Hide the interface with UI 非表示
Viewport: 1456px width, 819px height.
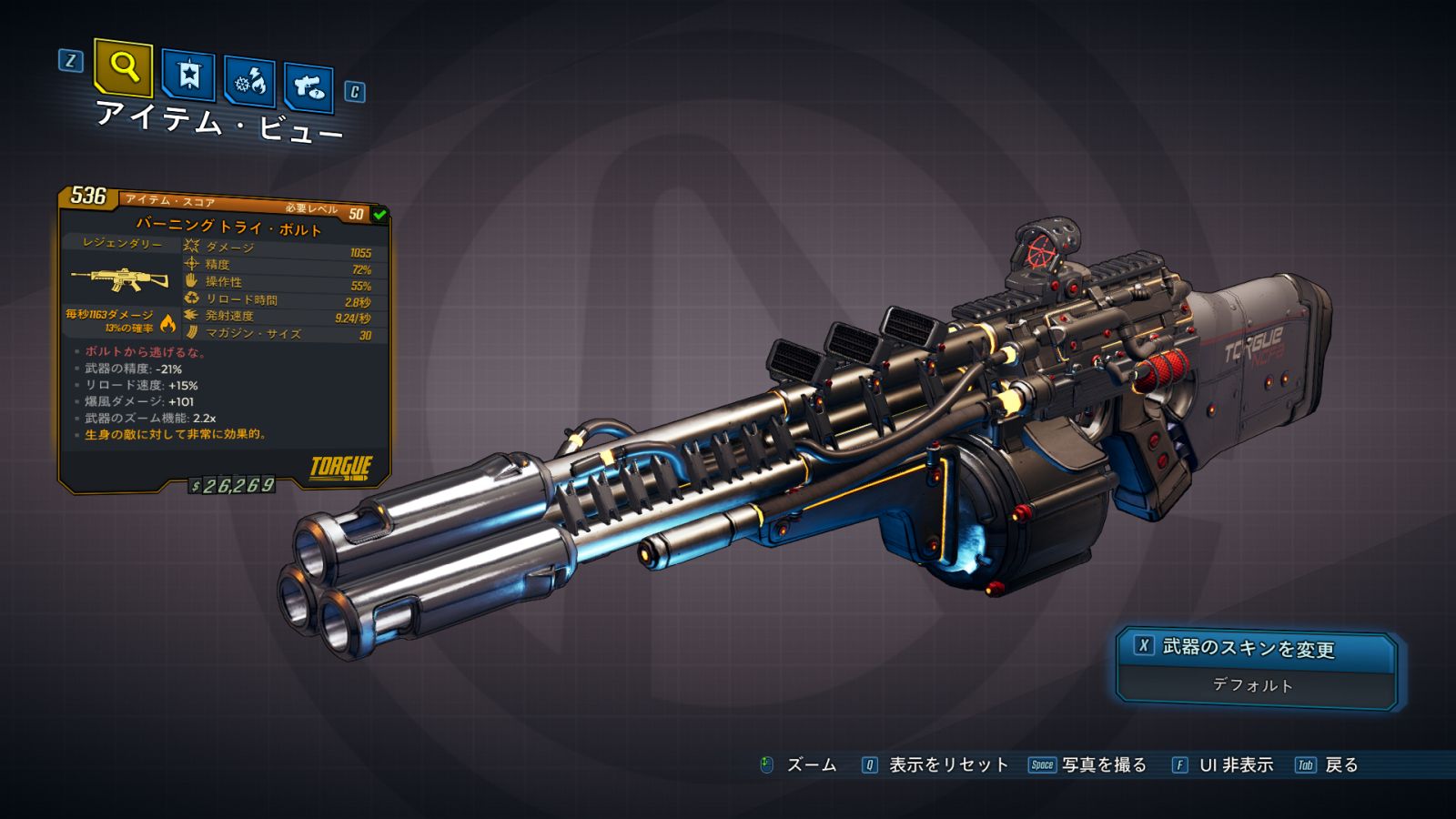click(x=1235, y=765)
